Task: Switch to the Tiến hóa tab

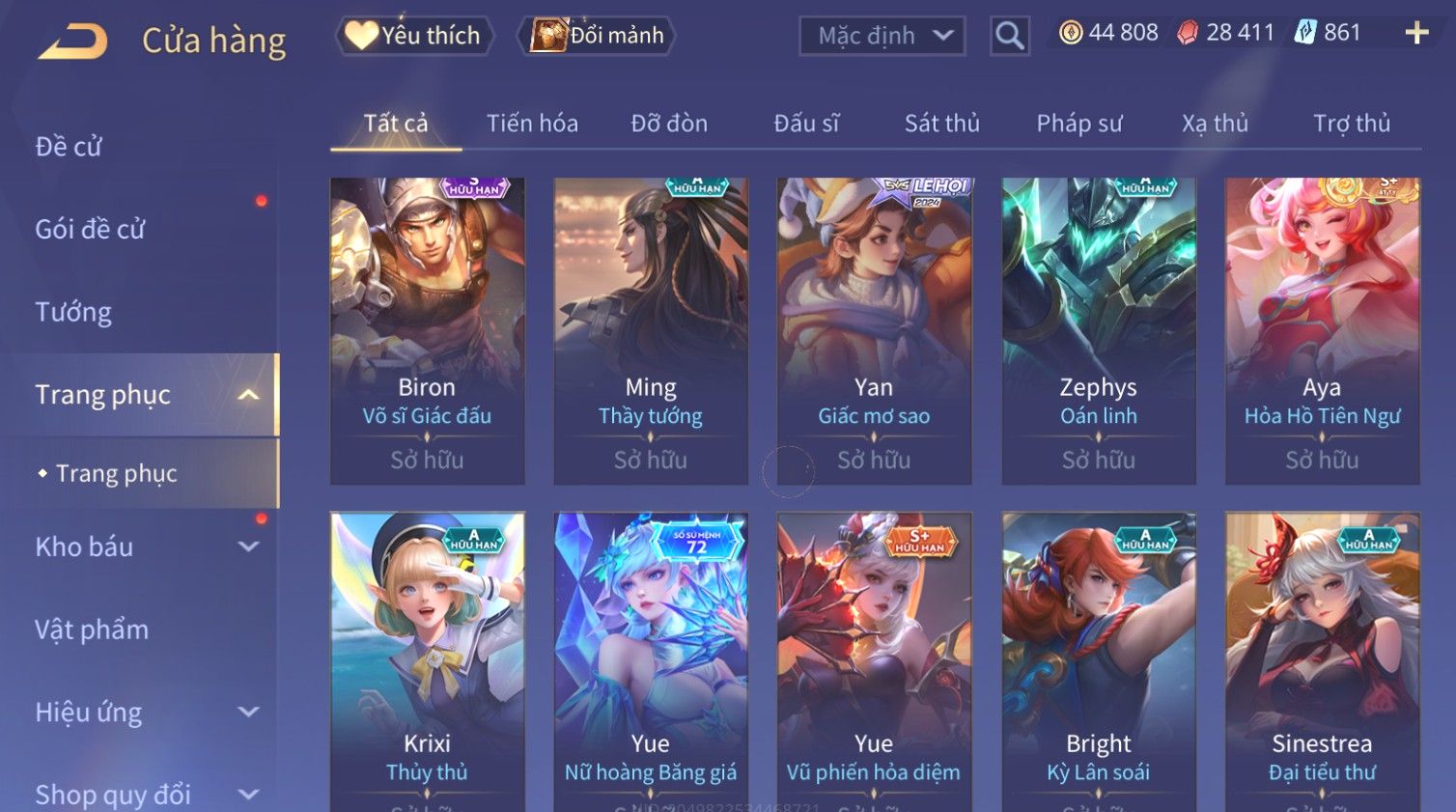Action: coord(532,124)
